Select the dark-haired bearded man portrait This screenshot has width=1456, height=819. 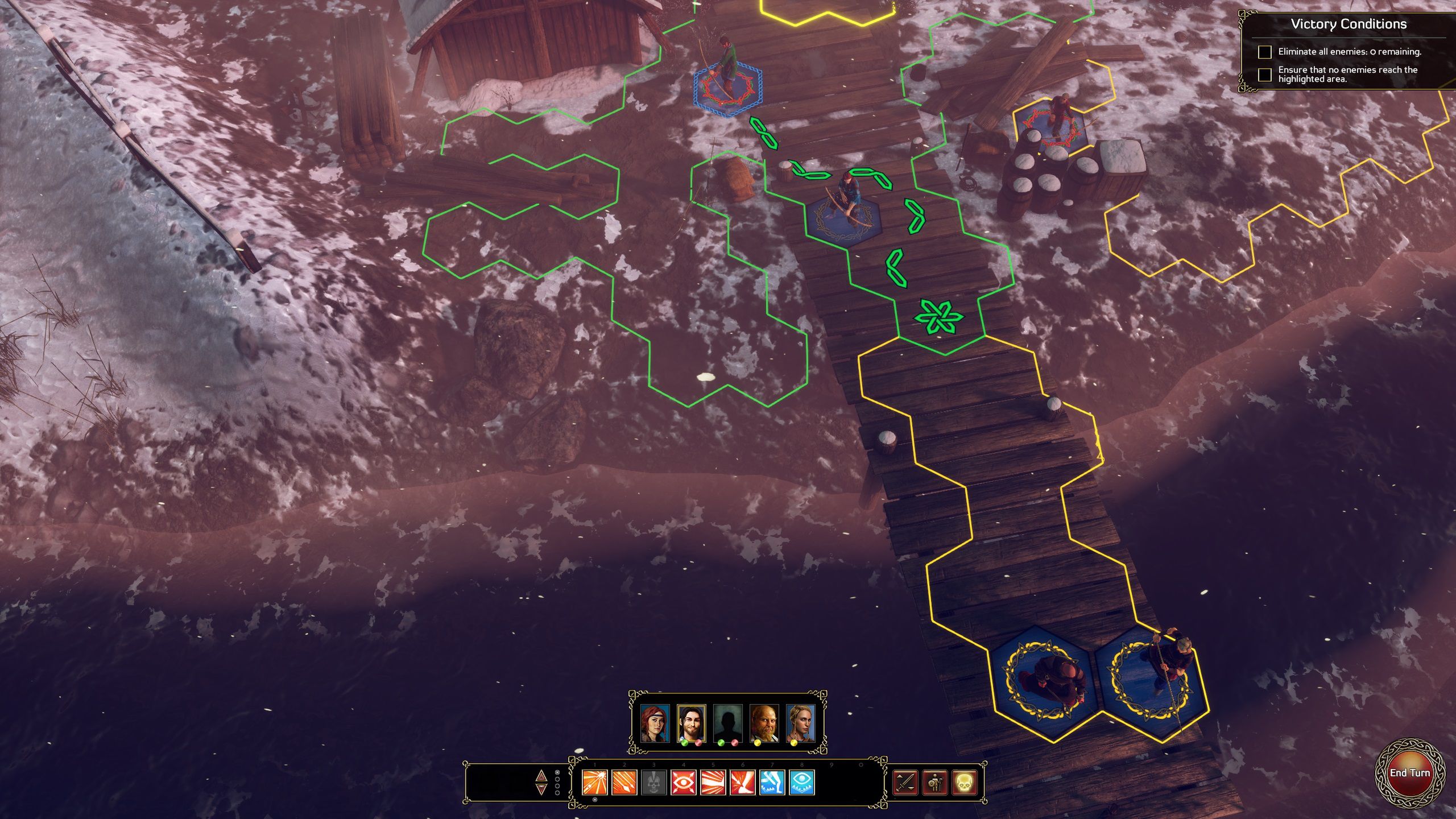[x=692, y=723]
